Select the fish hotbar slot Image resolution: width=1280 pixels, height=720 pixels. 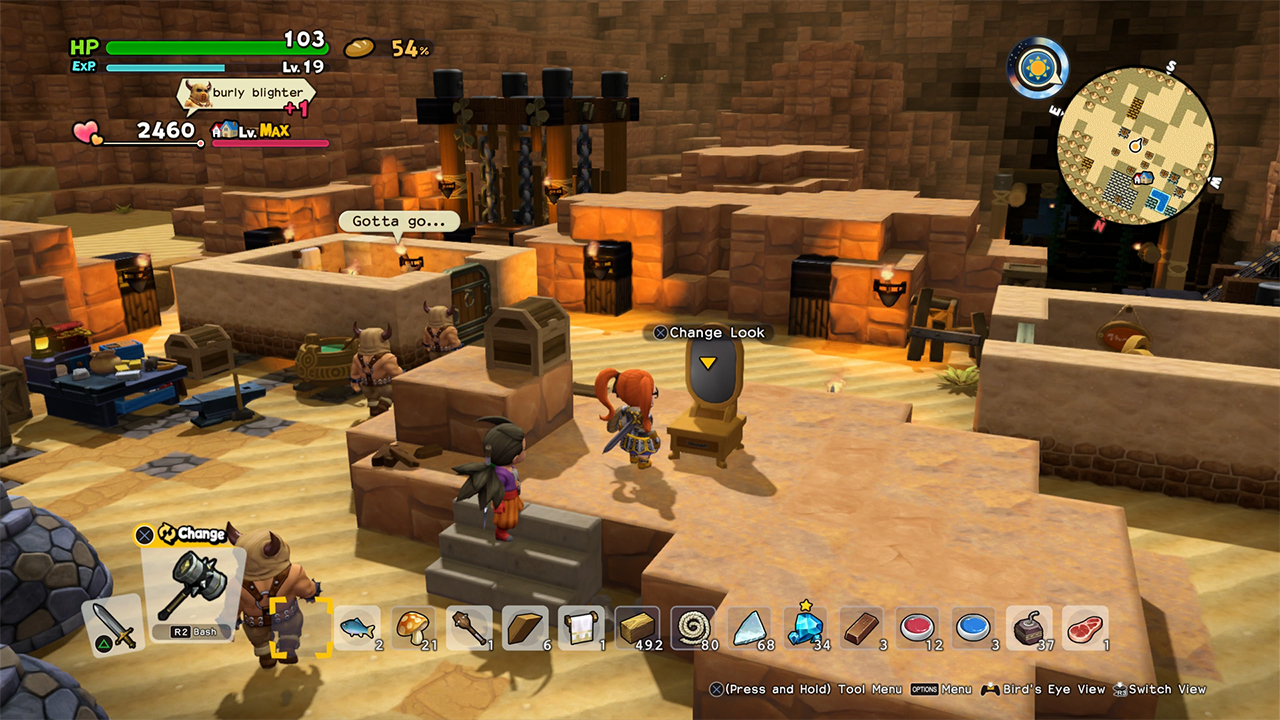click(357, 628)
